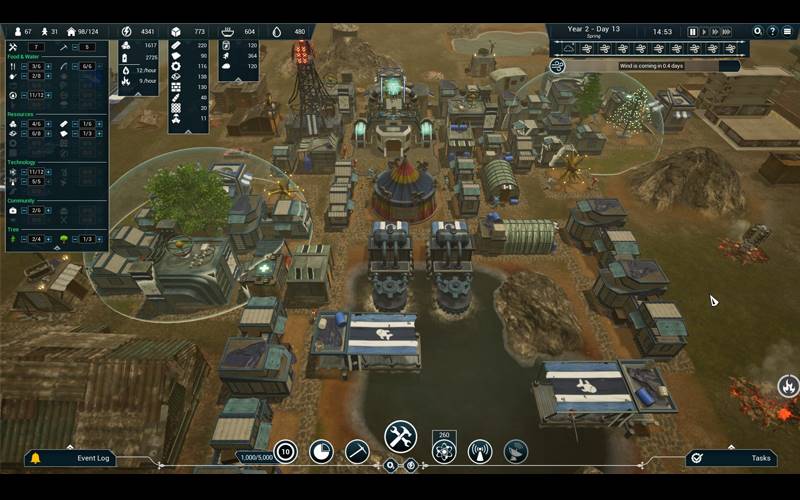
Task: Open the build menu hammer-and-wrench button
Action: coord(400,437)
